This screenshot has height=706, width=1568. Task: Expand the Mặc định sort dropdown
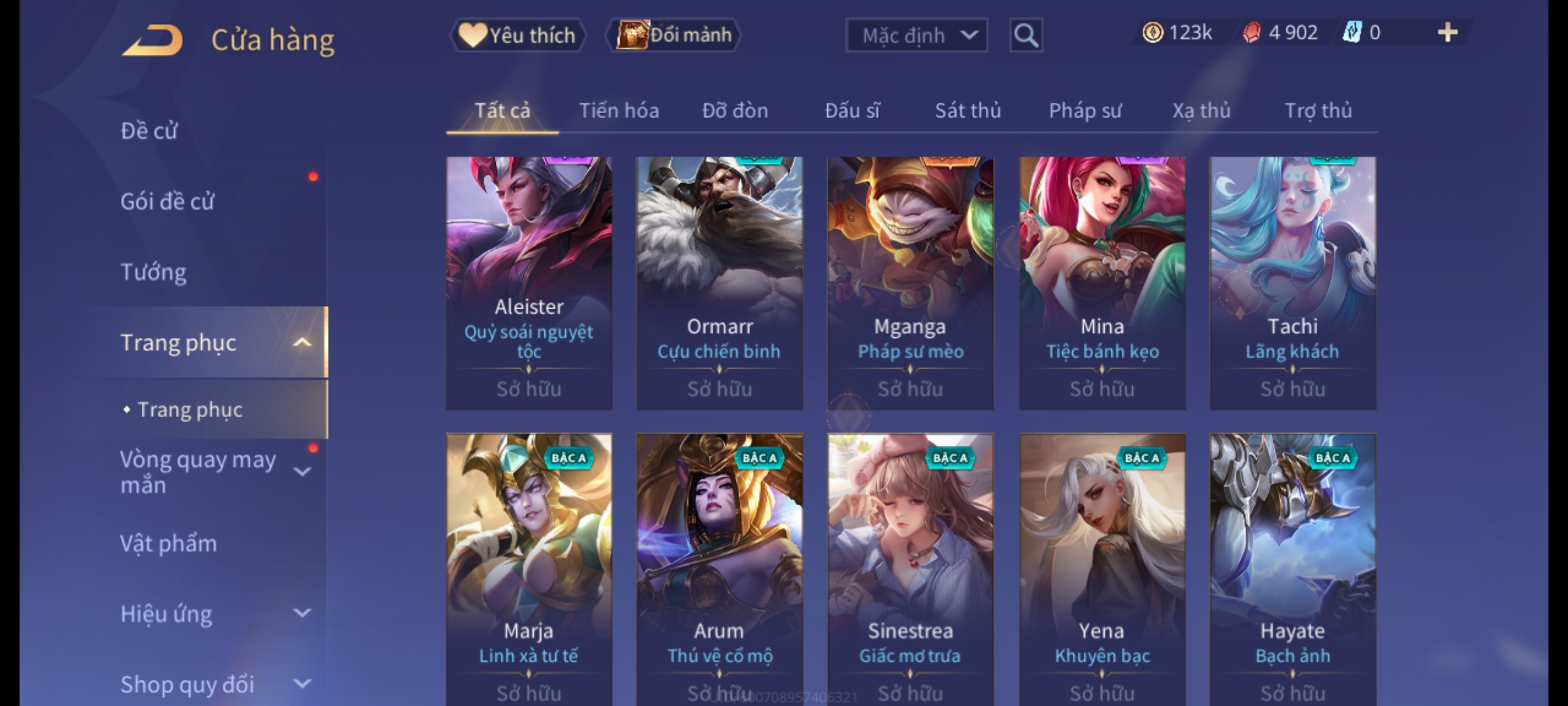tap(916, 35)
